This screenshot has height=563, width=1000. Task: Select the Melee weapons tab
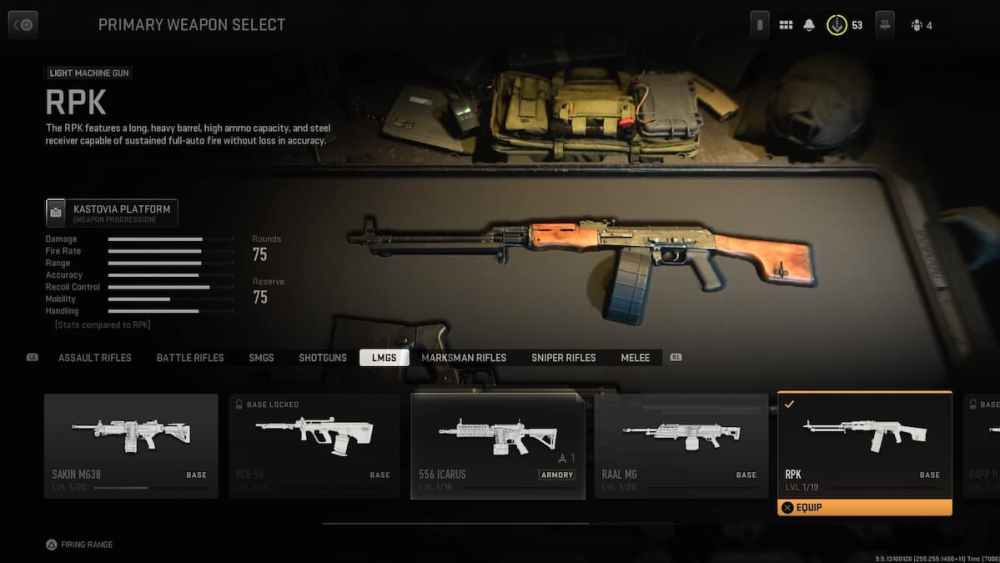click(x=635, y=358)
